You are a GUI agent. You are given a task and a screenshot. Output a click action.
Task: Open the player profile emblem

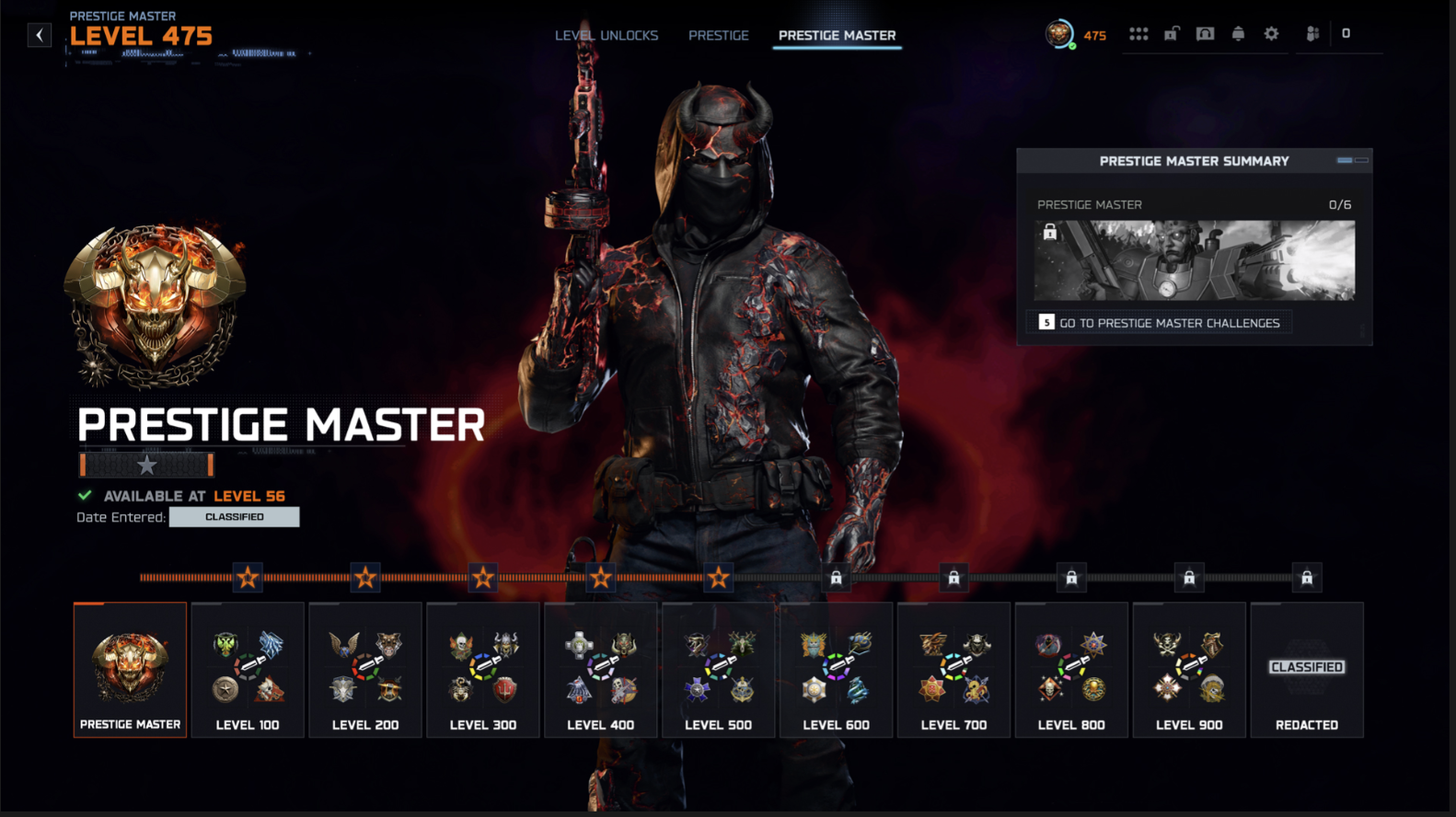point(1059,35)
